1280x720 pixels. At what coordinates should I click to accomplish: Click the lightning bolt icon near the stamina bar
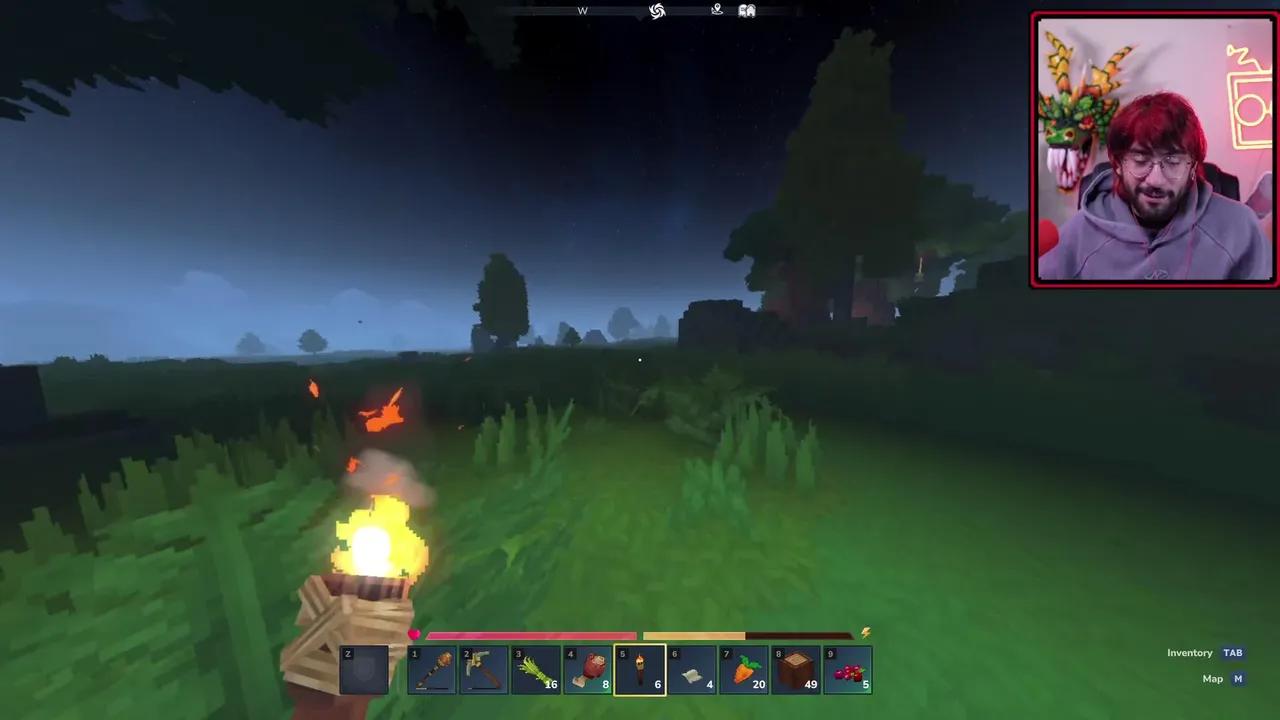coord(864,632)
